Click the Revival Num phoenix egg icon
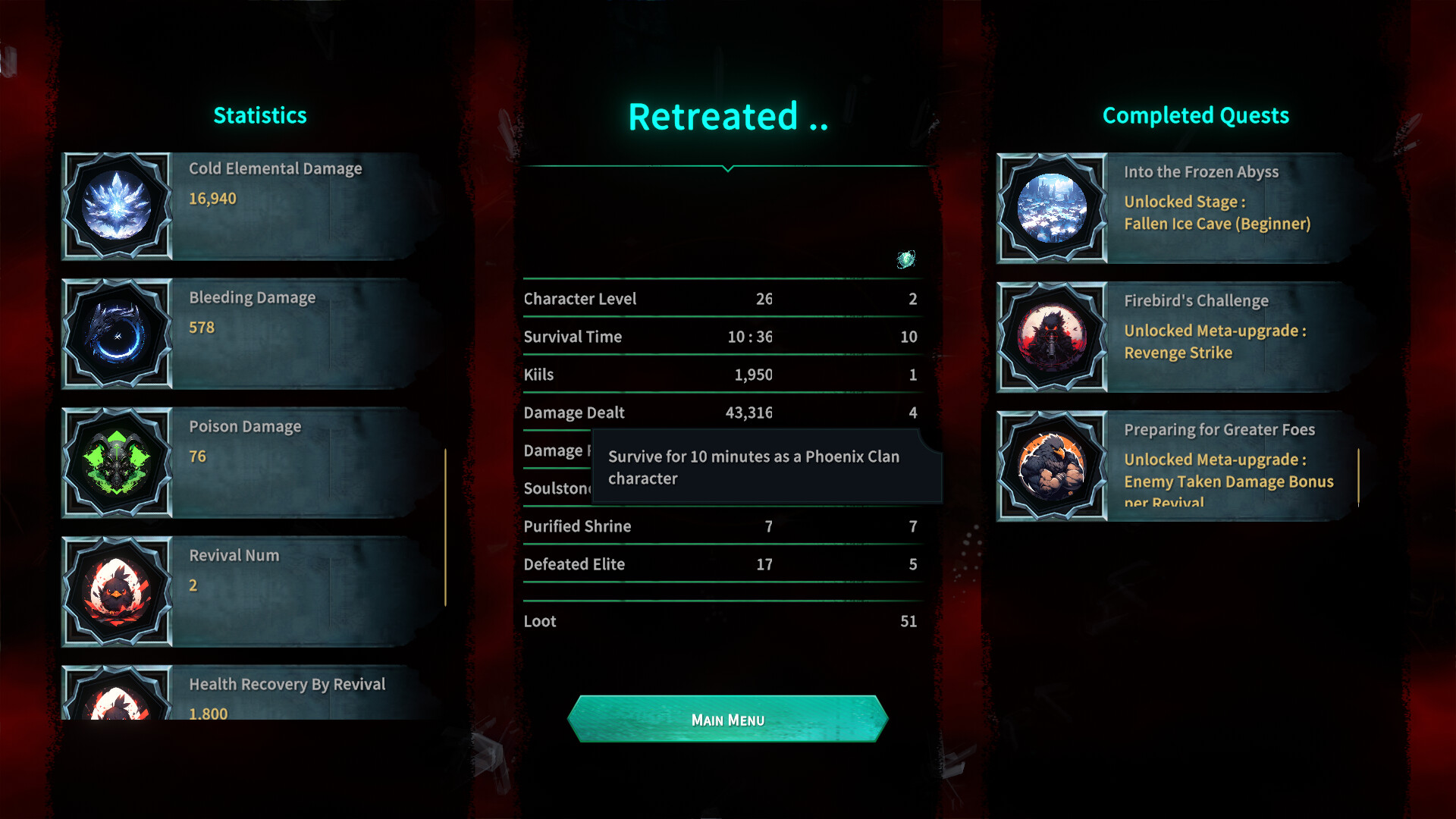This screenshot has height=819, width=1456. (x=117, y=592)
